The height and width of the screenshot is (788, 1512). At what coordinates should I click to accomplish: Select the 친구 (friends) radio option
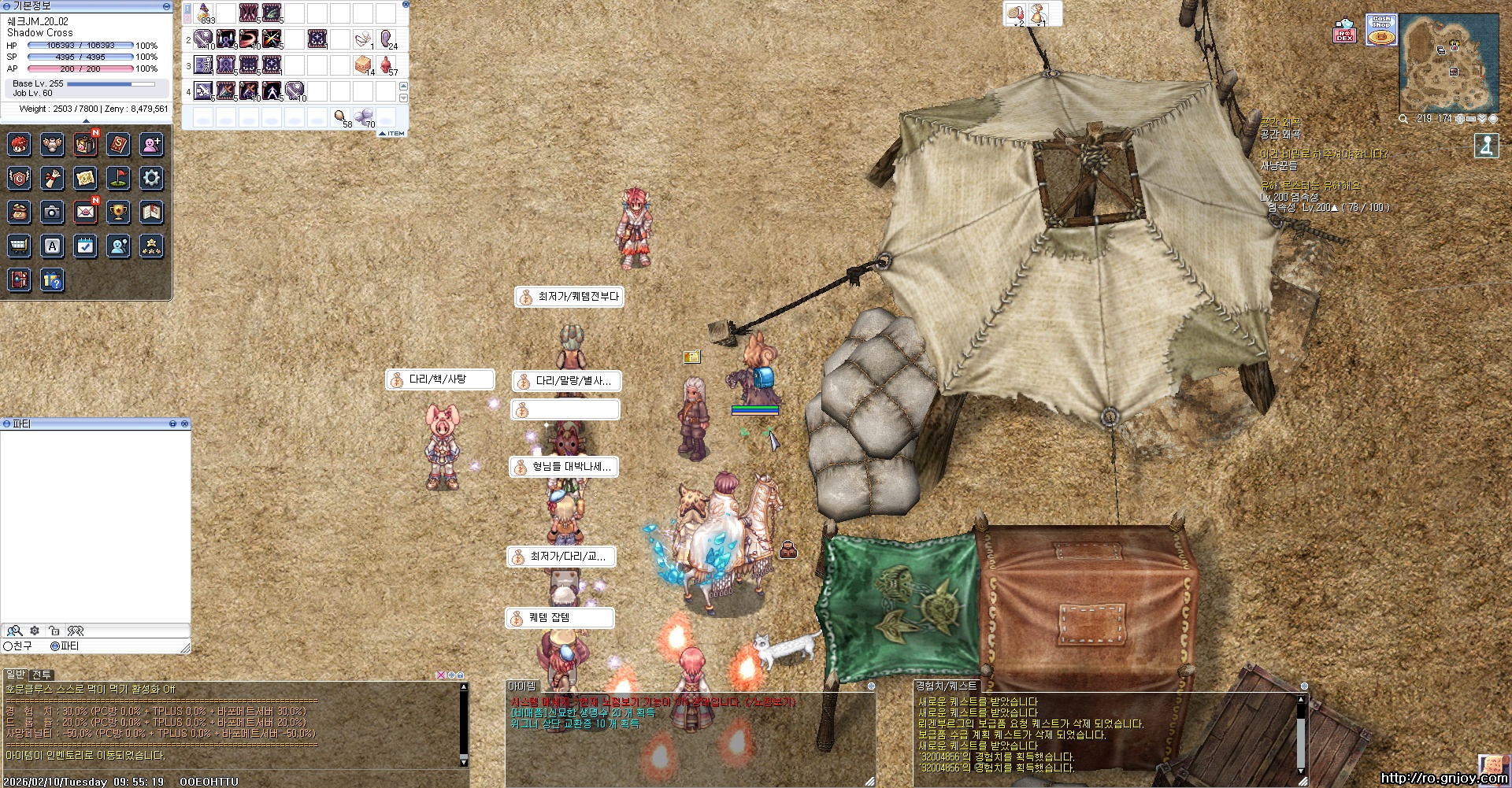(x=8, y=646)
